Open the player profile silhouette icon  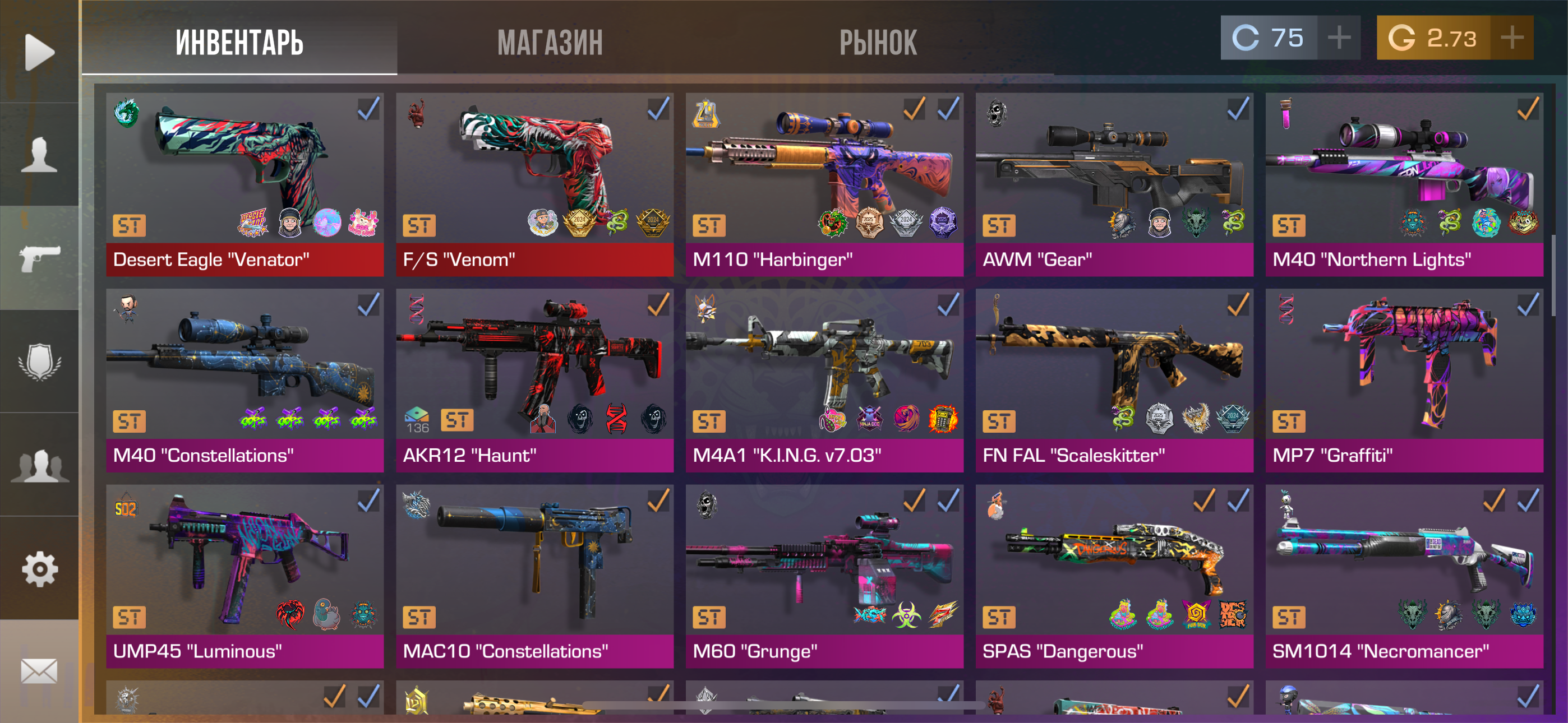[x=40, y=155]
